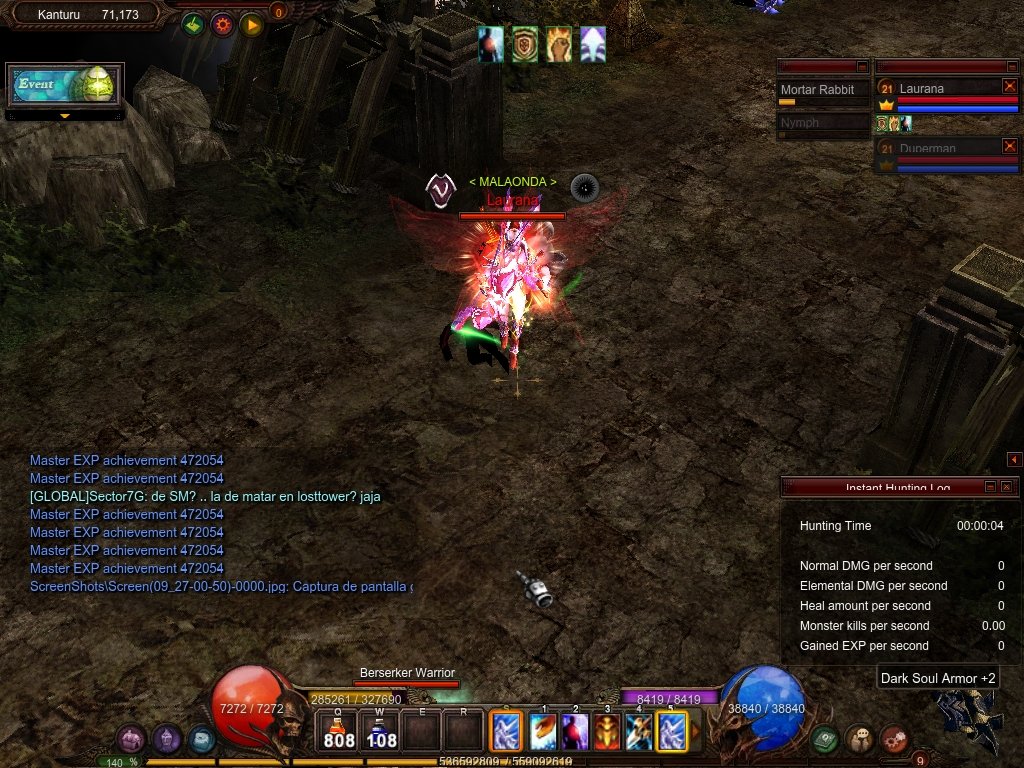The height and width of the screenshot is (768, 1024).
Task: Activate the red figure skill in slot 2
Action: point(575,732)
